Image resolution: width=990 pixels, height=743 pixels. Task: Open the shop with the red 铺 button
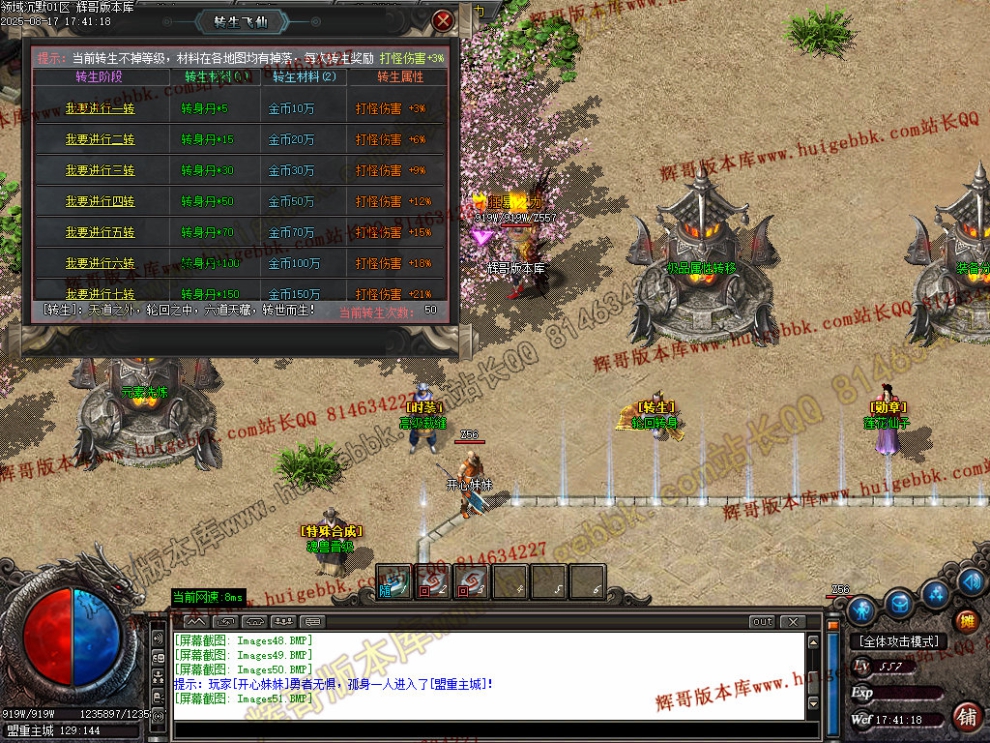pos(966,716)
